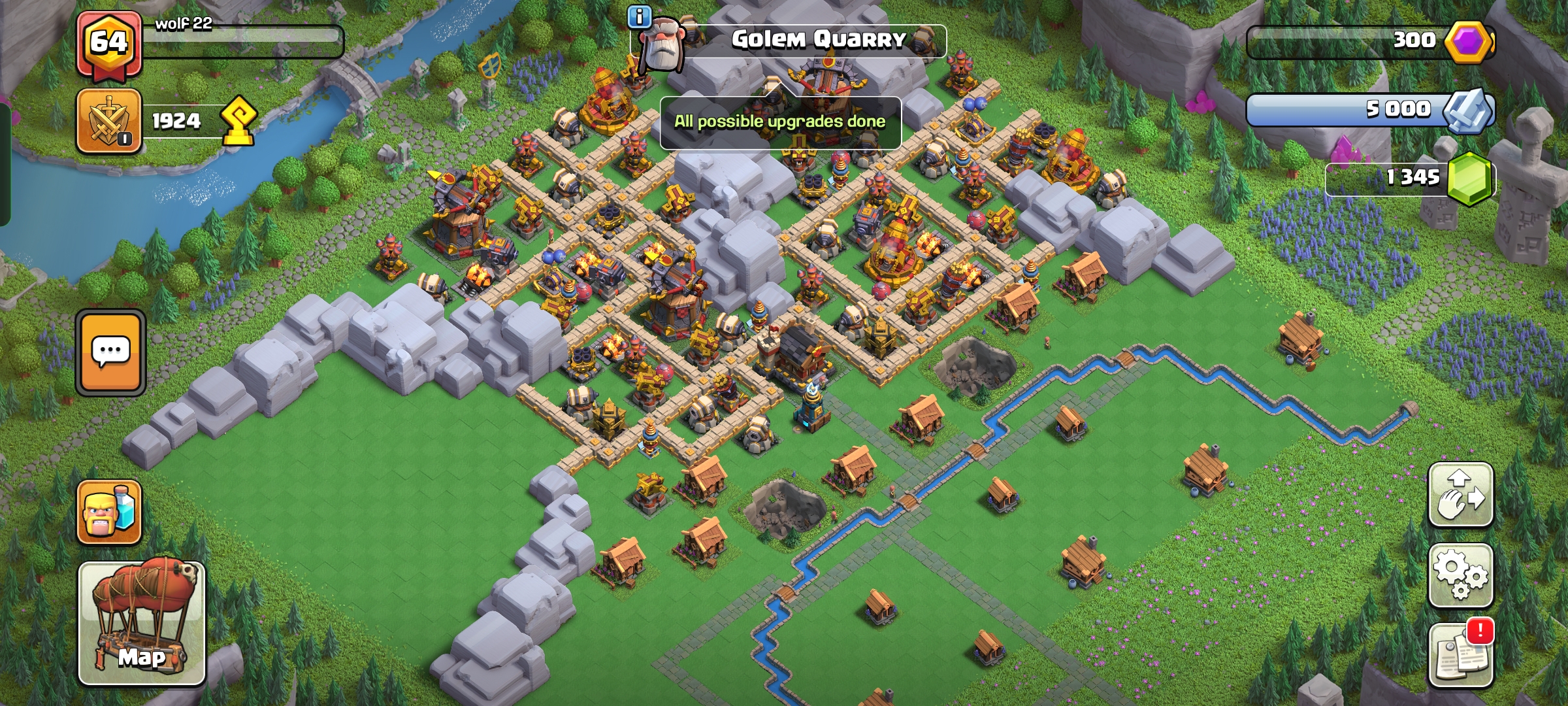This screenshot has height=706, width=1568.
Task: Select the old builder portrait
Action: [661, 43]
